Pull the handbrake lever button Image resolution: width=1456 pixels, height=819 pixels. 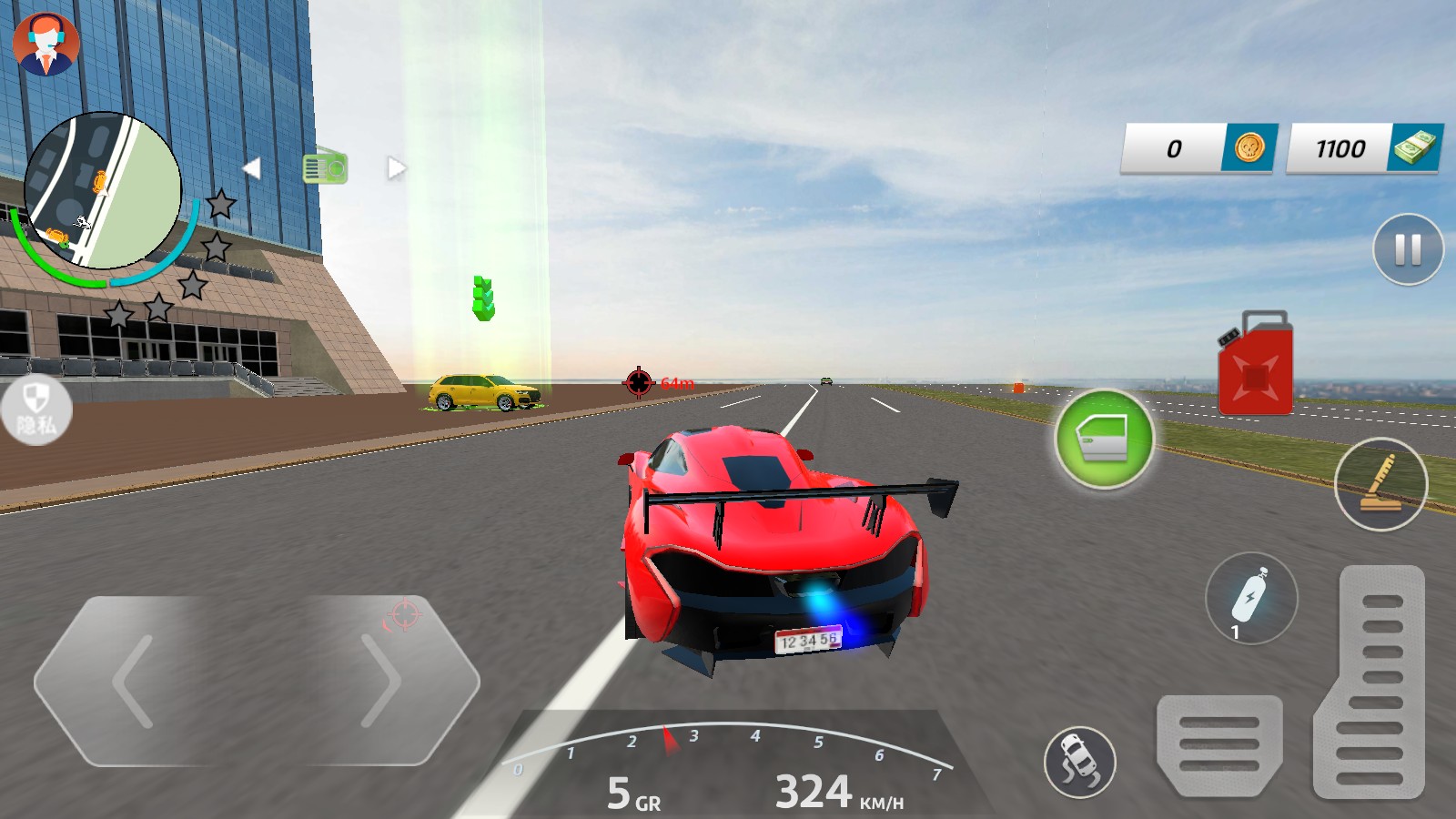click(x=1380, y=484)
